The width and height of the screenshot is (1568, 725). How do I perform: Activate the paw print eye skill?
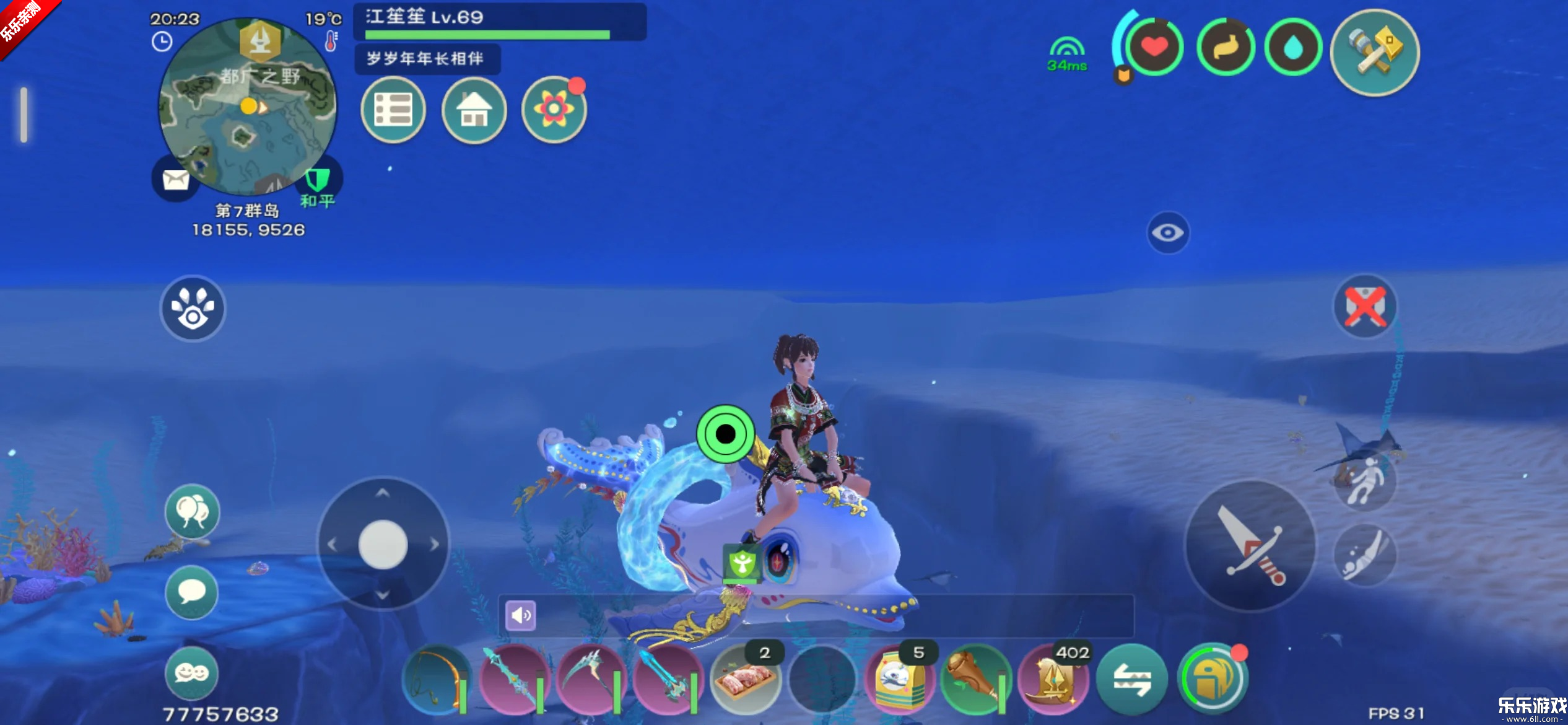[x=193, y=308]
